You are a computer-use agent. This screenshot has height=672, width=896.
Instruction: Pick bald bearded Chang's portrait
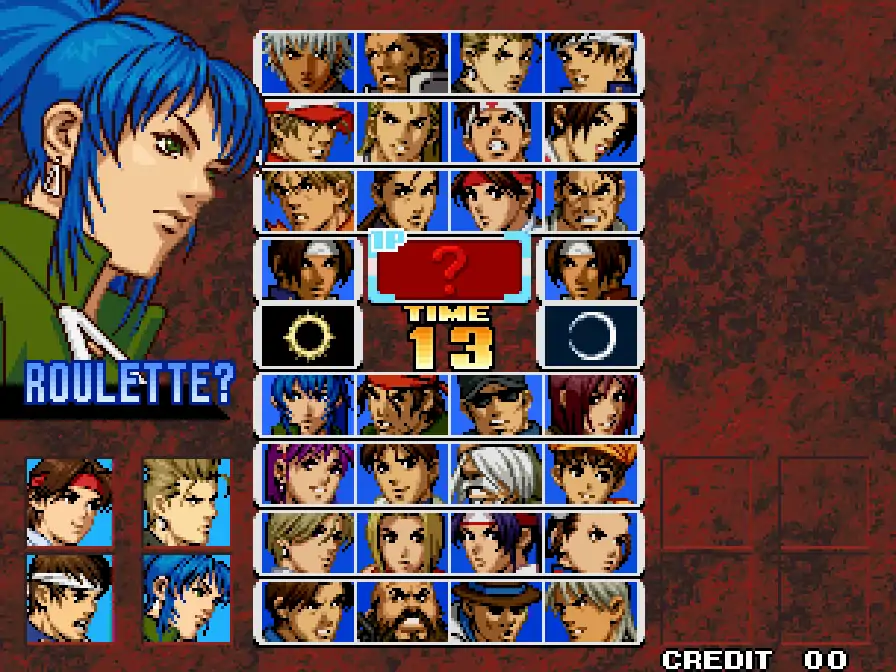[x=402, y=611]
